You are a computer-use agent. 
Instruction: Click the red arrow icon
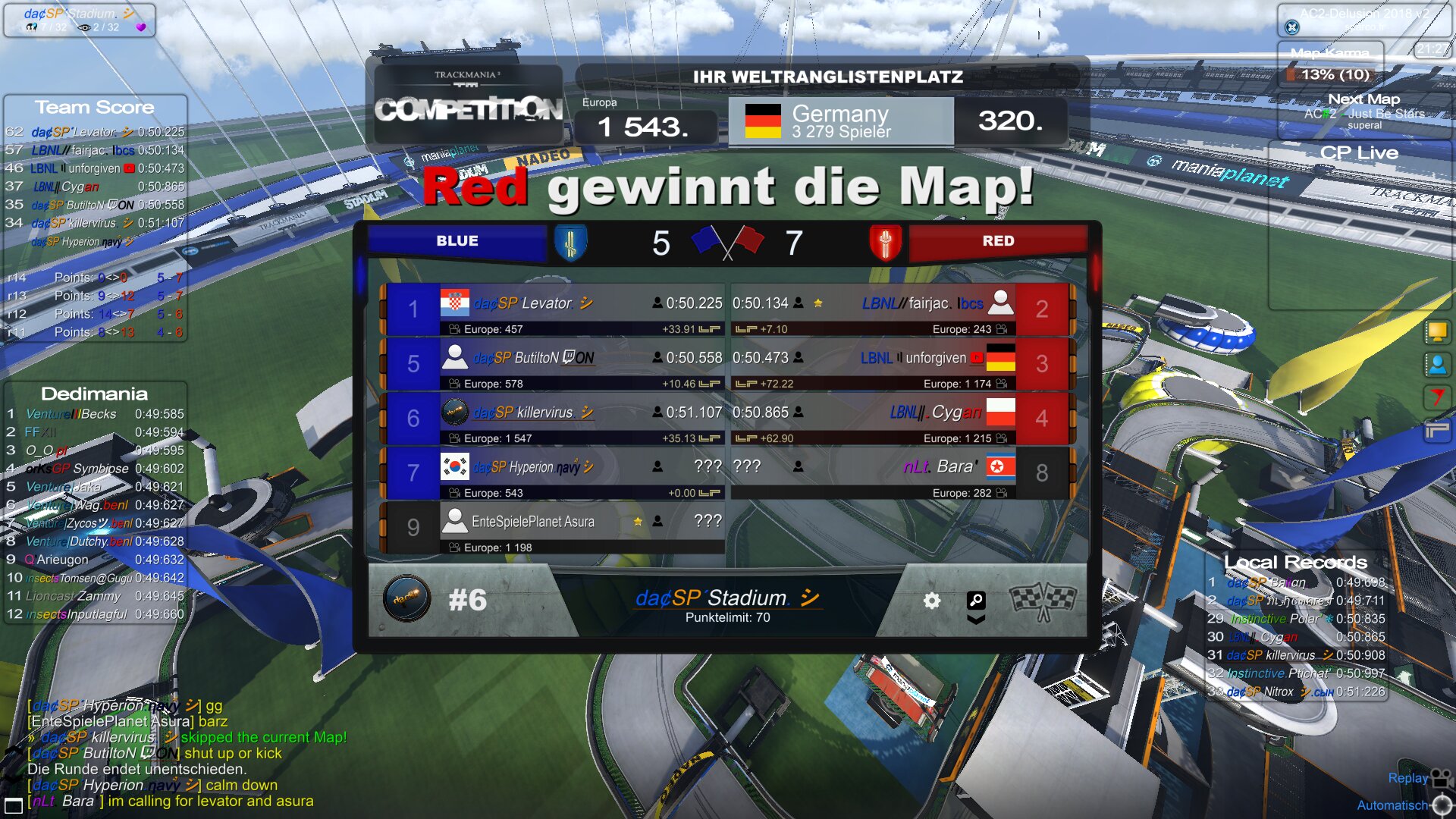pos(1436,397)
